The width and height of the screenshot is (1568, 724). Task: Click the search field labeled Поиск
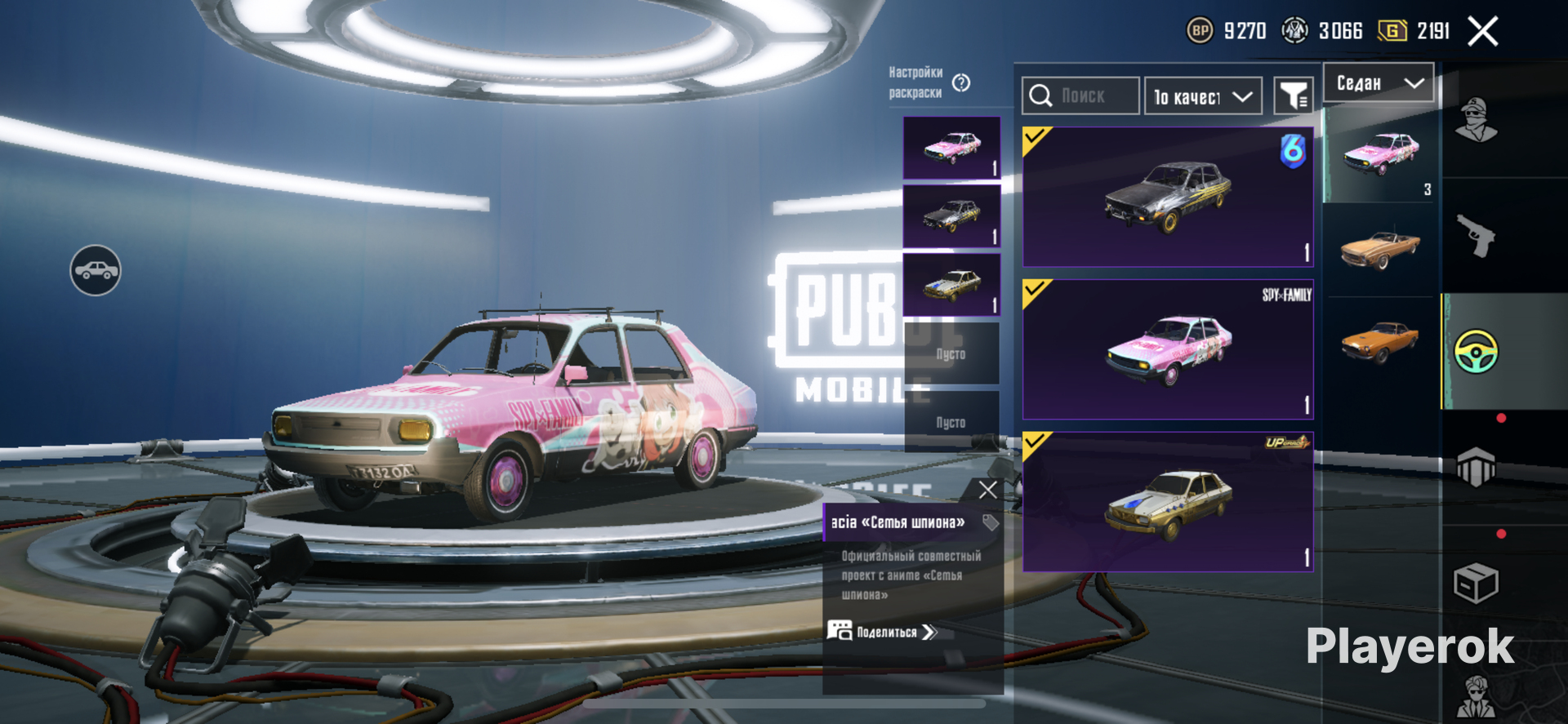(1080, 96)
